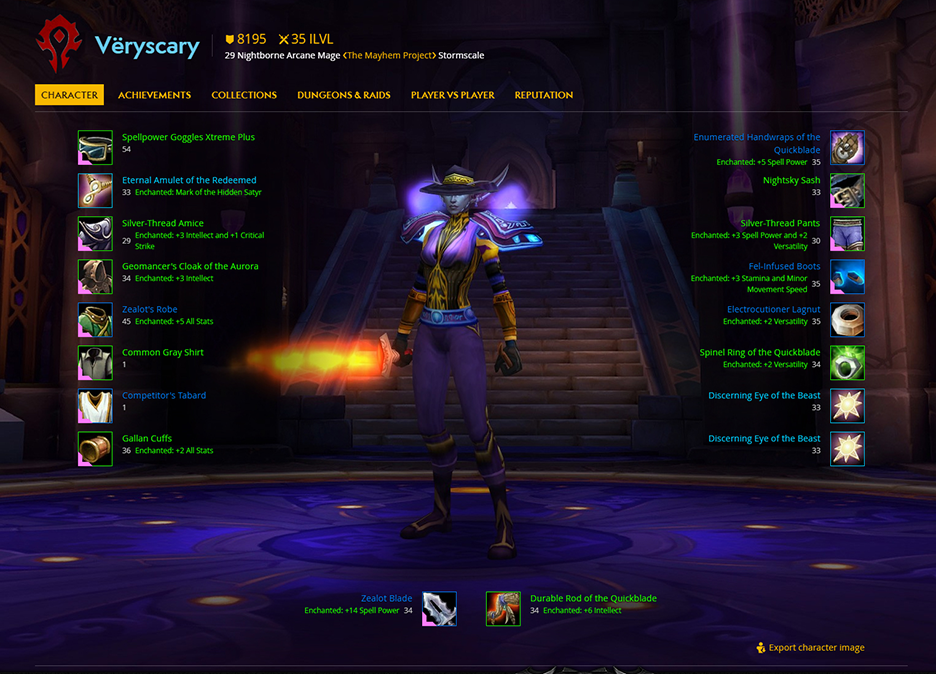Open the Collections tab
Image resolution: width=936 pixels, height=674 pixels.
(x=244, y=95)
